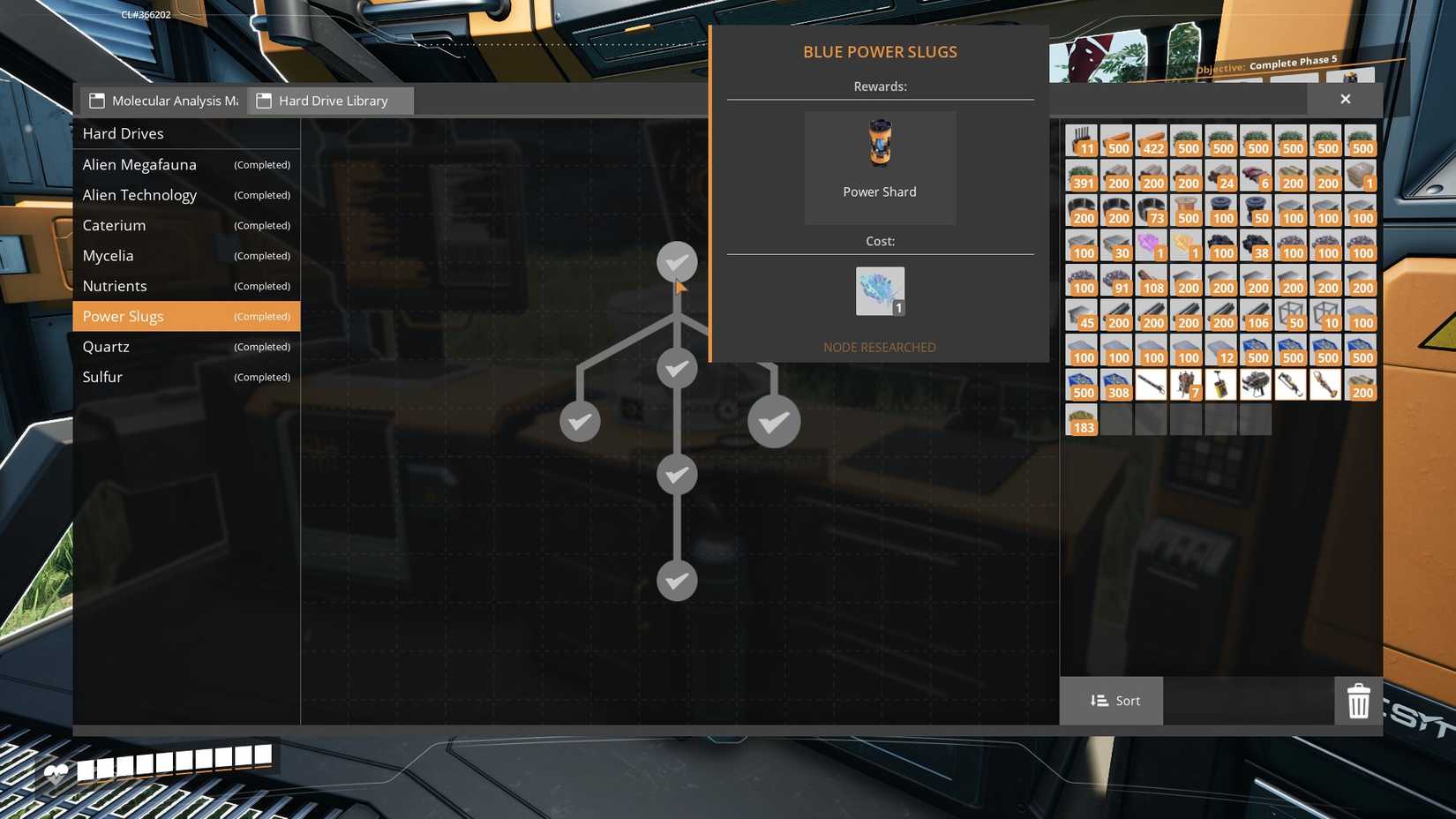Click the bottom research tree checkmark node
The height and width of the screenshot is (819, 1456).
tap(677, 582)
